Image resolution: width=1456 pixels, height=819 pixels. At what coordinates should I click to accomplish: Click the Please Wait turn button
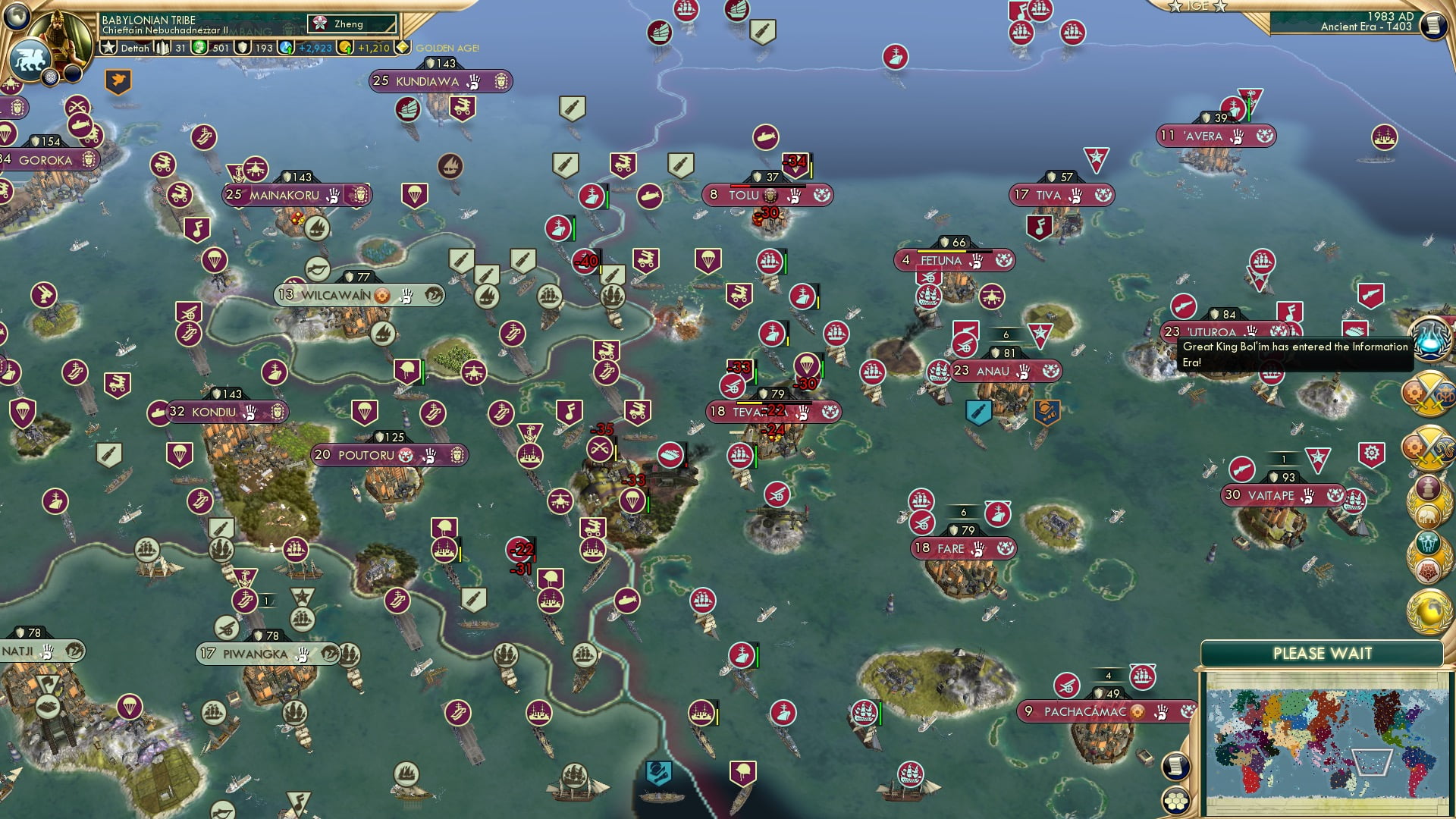point(1322,654)
